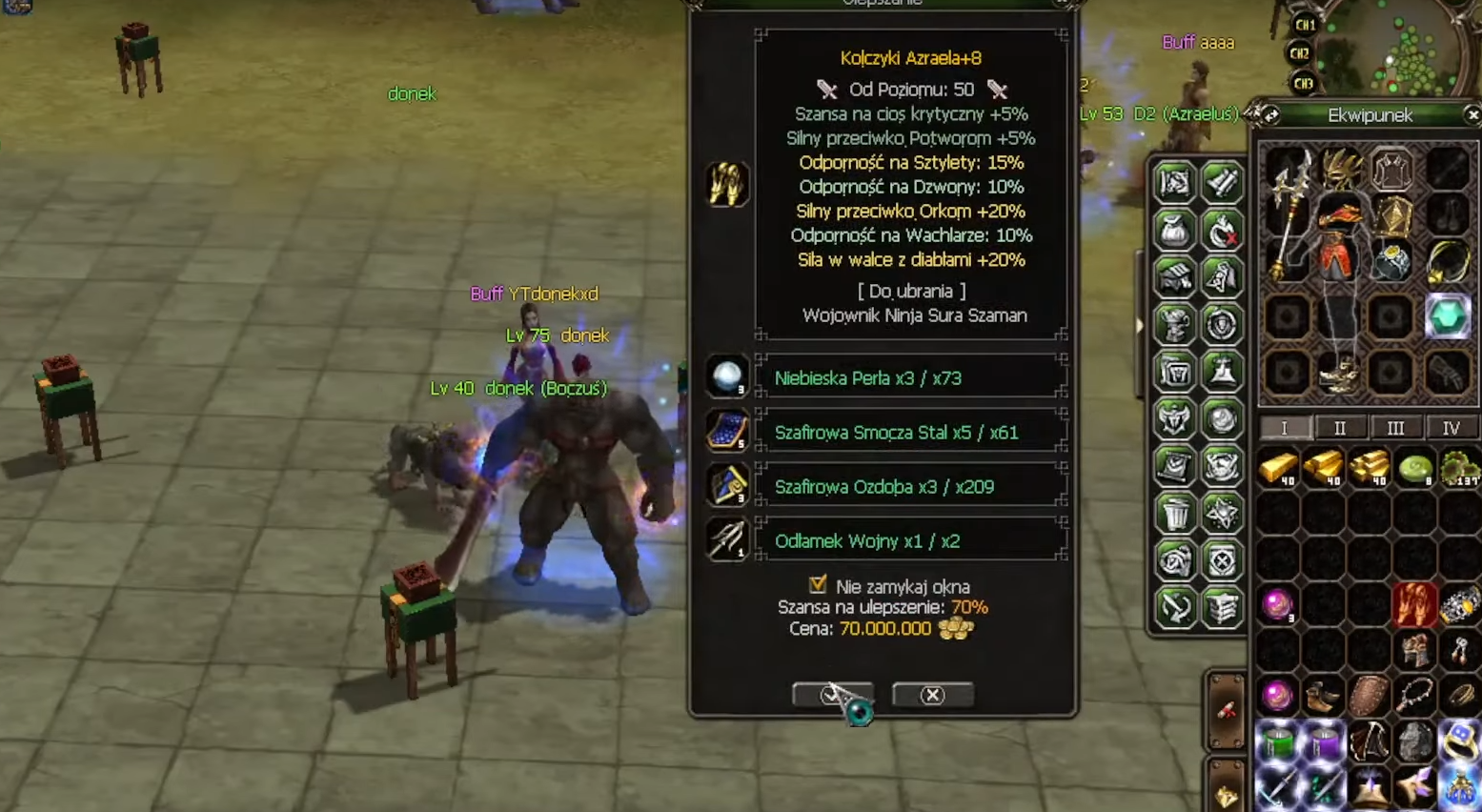Cancel the upgrade with the X button
Viewport: 1482px width, 812px height.
932,695
